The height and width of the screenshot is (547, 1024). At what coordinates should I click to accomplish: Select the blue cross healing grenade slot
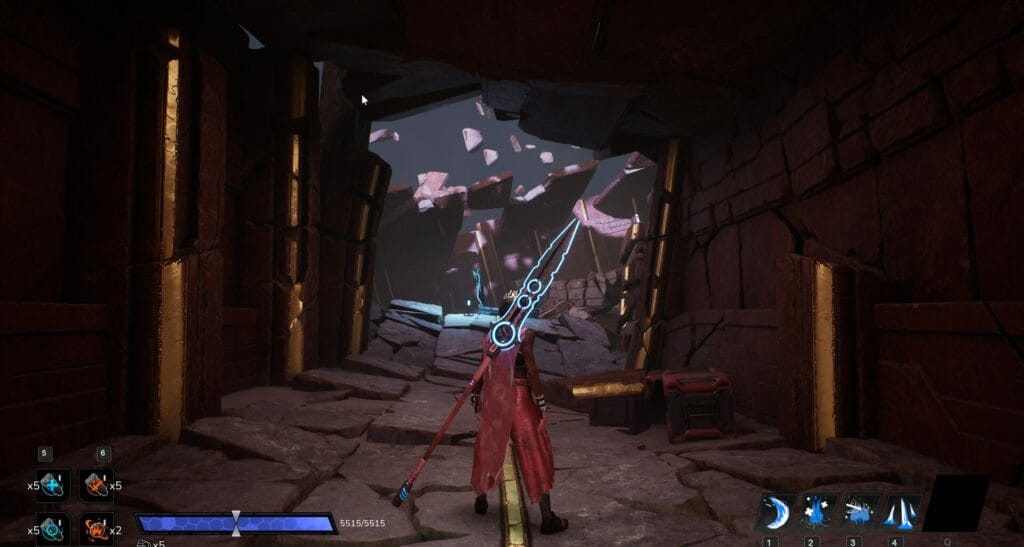tap(53, 485)
